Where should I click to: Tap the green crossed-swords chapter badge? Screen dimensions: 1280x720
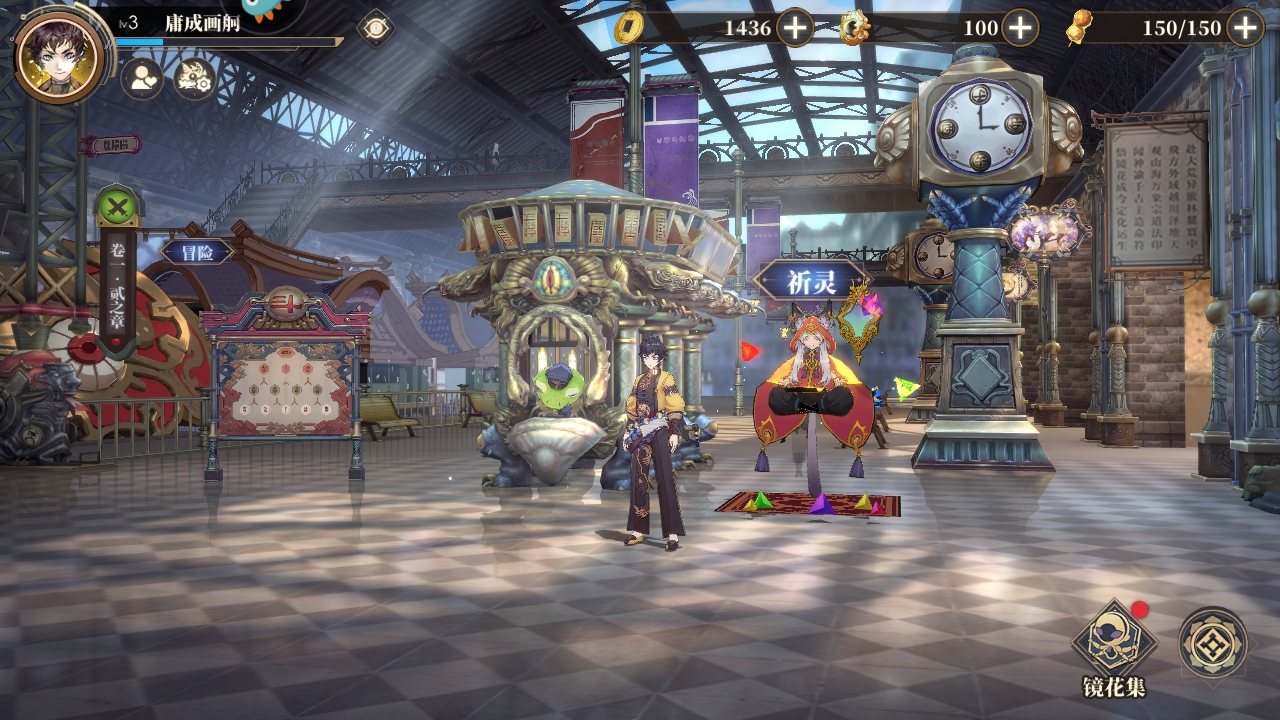(118, 208)
